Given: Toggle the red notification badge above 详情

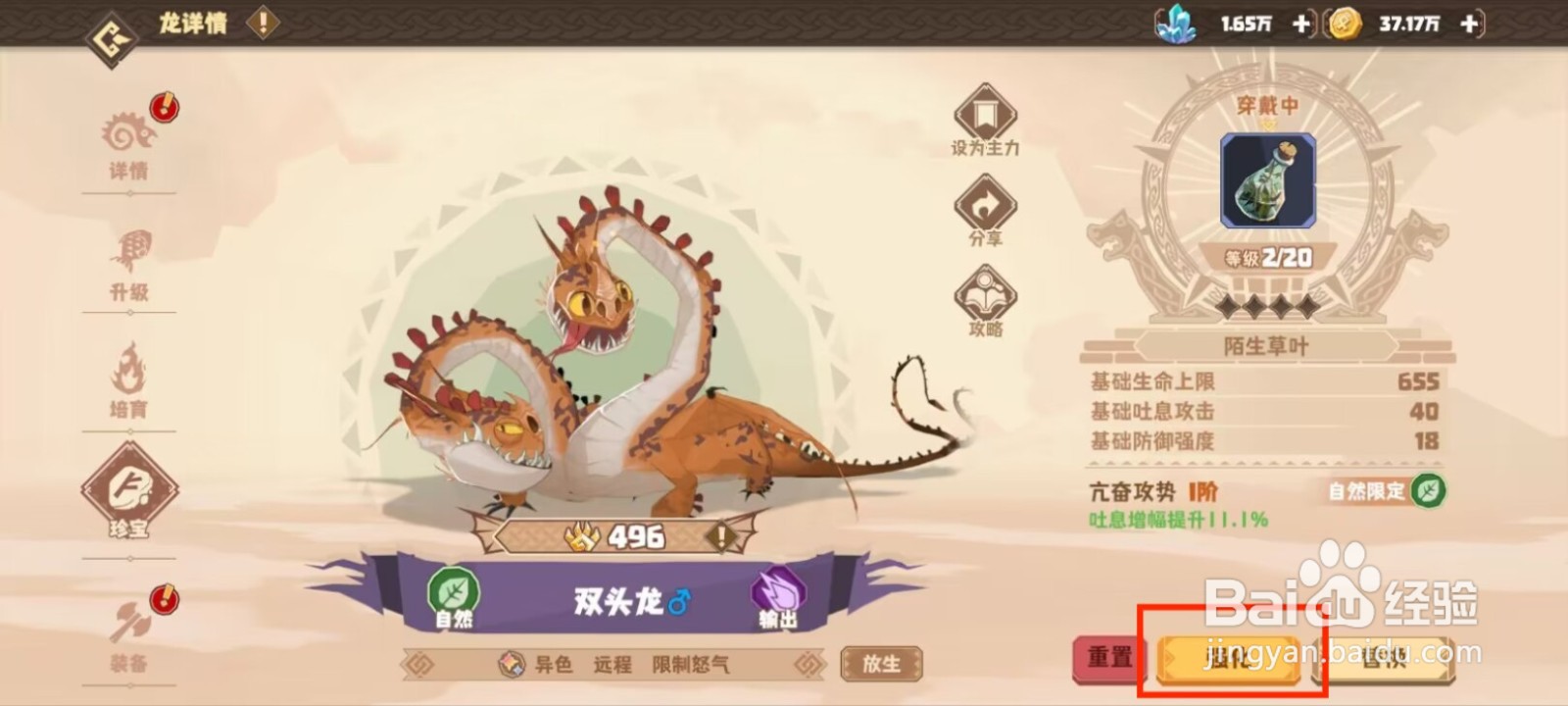Looking at the screenshot, I should point(166,105).
